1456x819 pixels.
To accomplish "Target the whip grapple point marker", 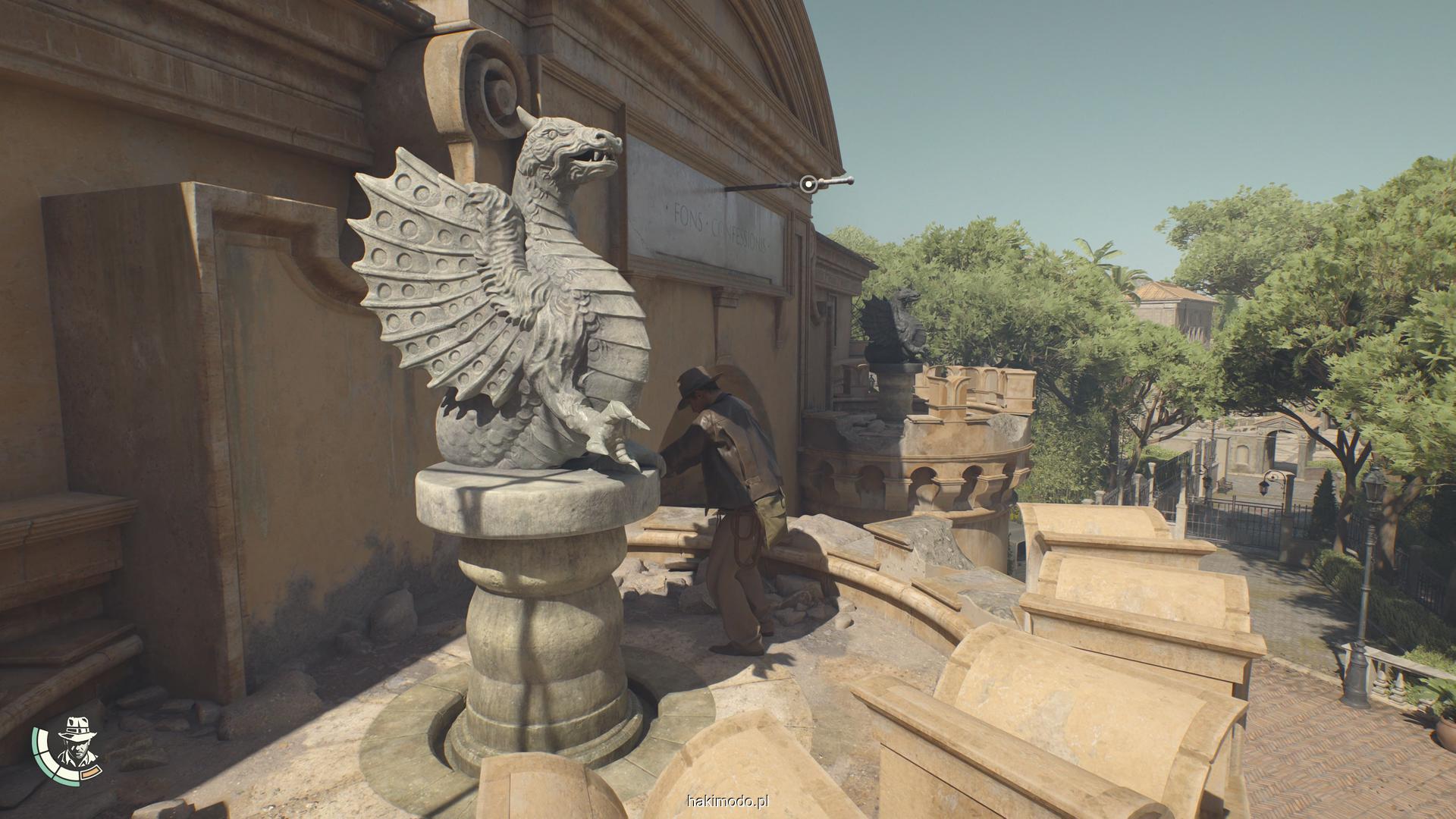I will point(809,183).
